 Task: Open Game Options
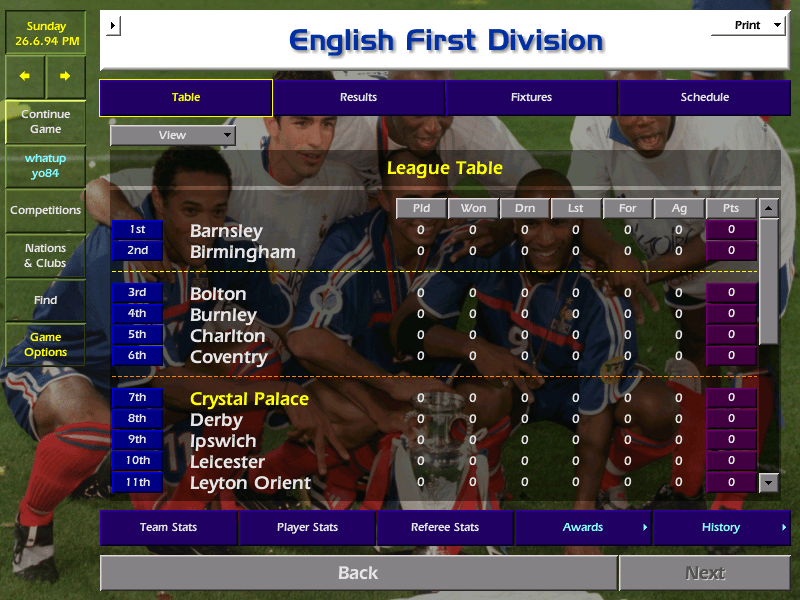(45, 344)
